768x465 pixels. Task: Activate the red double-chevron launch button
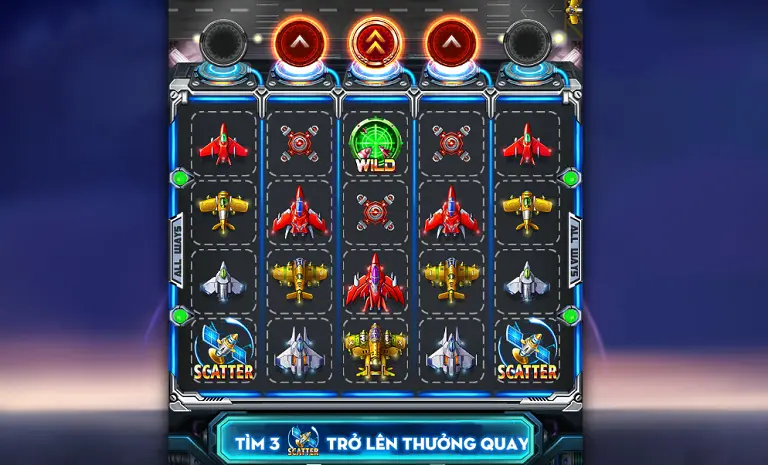coord(374,42)
